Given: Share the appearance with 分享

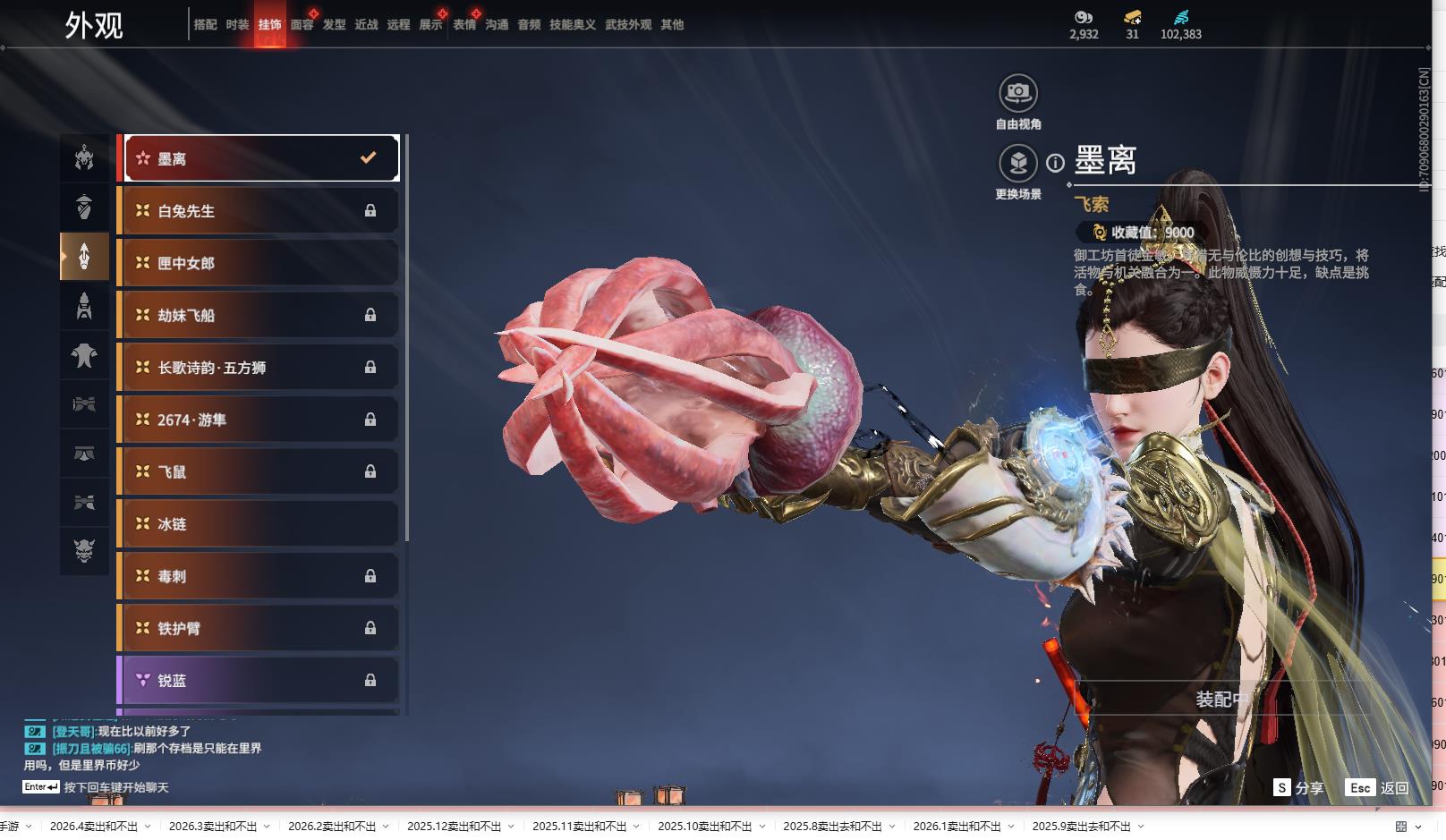Looking at the screenshot, I should (1298, 788).
